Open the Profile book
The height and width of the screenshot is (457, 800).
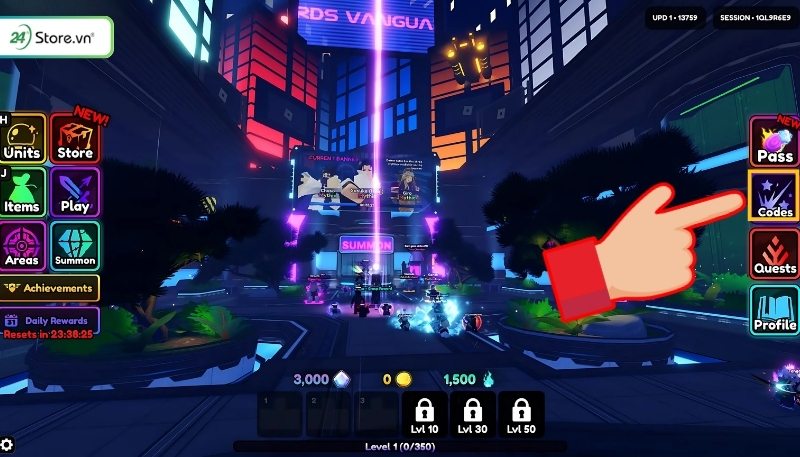click(774, 309)
